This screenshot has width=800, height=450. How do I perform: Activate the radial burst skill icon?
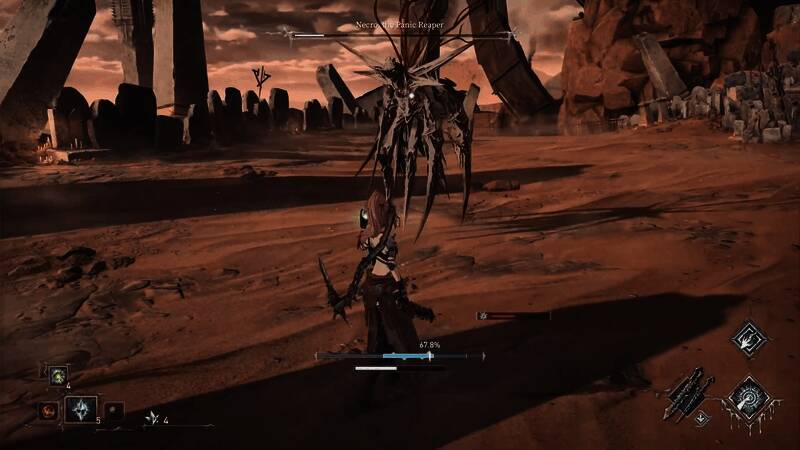[746, 398]
